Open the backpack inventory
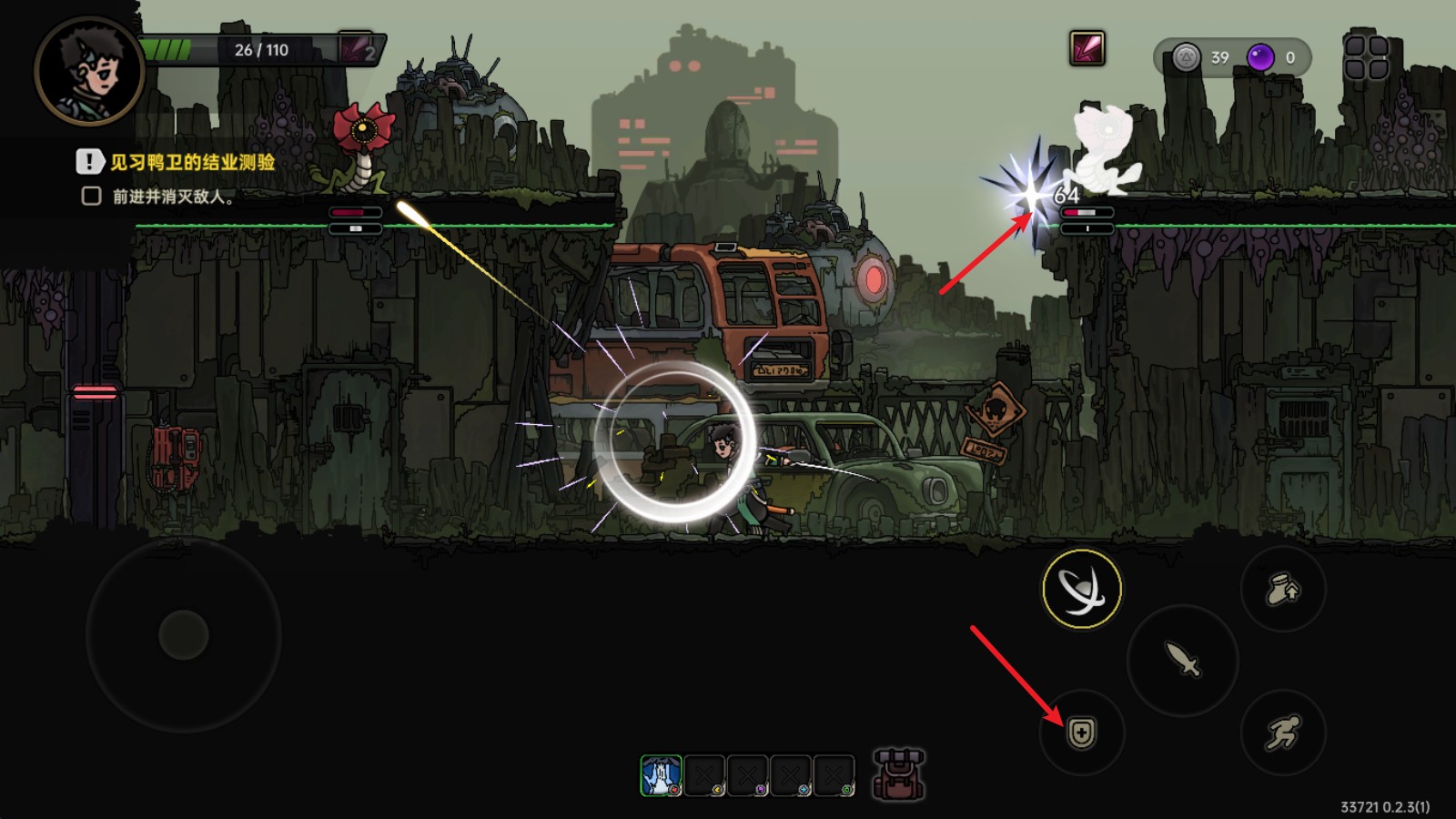1456x819 pixels. pyautogui.click(x=898, y=774)
